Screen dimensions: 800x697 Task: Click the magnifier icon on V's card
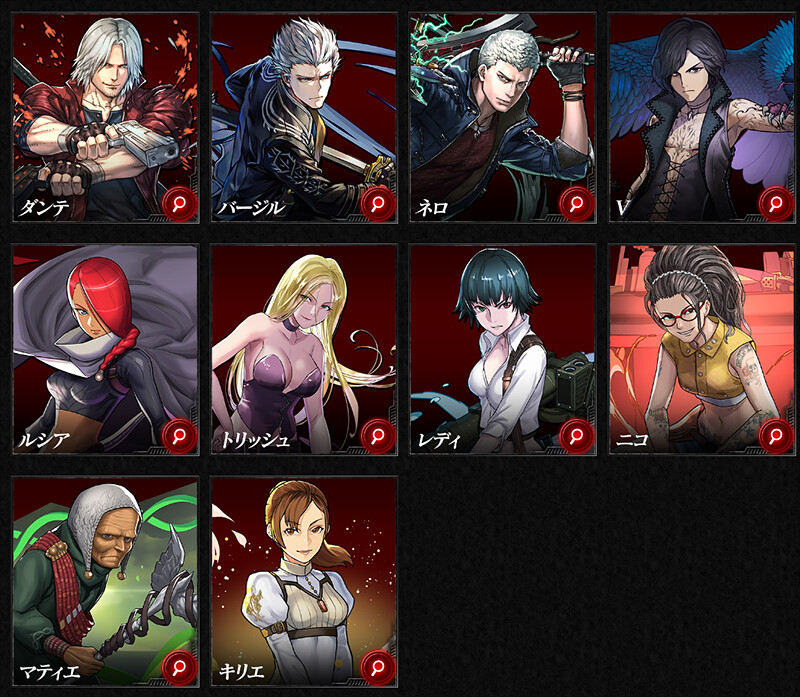pyautogui.click(x=776, y=204)
